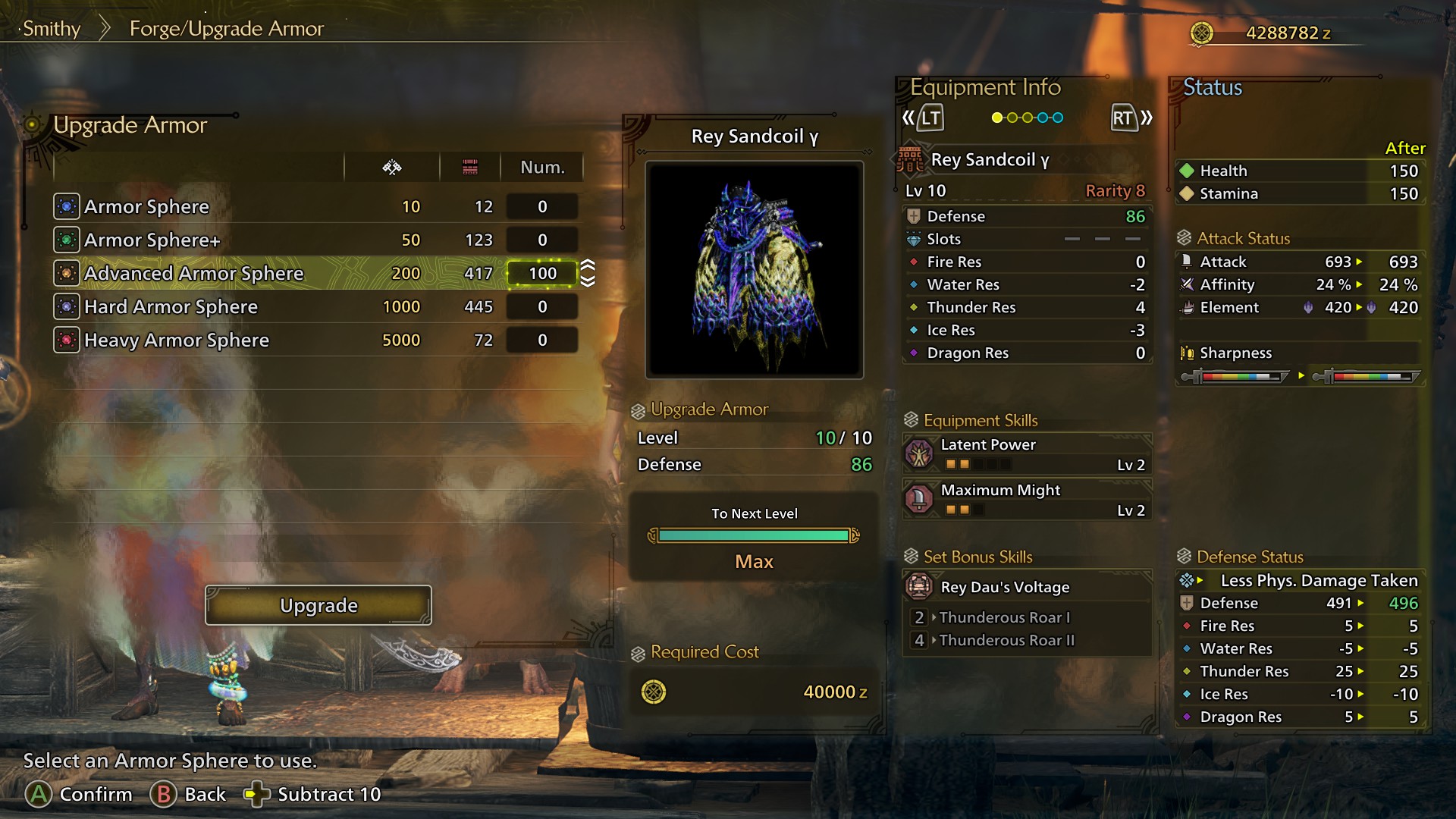Click the Rey Sandcoil γ armor preview
Screen dimensions: 1456x819
(x=755, y=269)
